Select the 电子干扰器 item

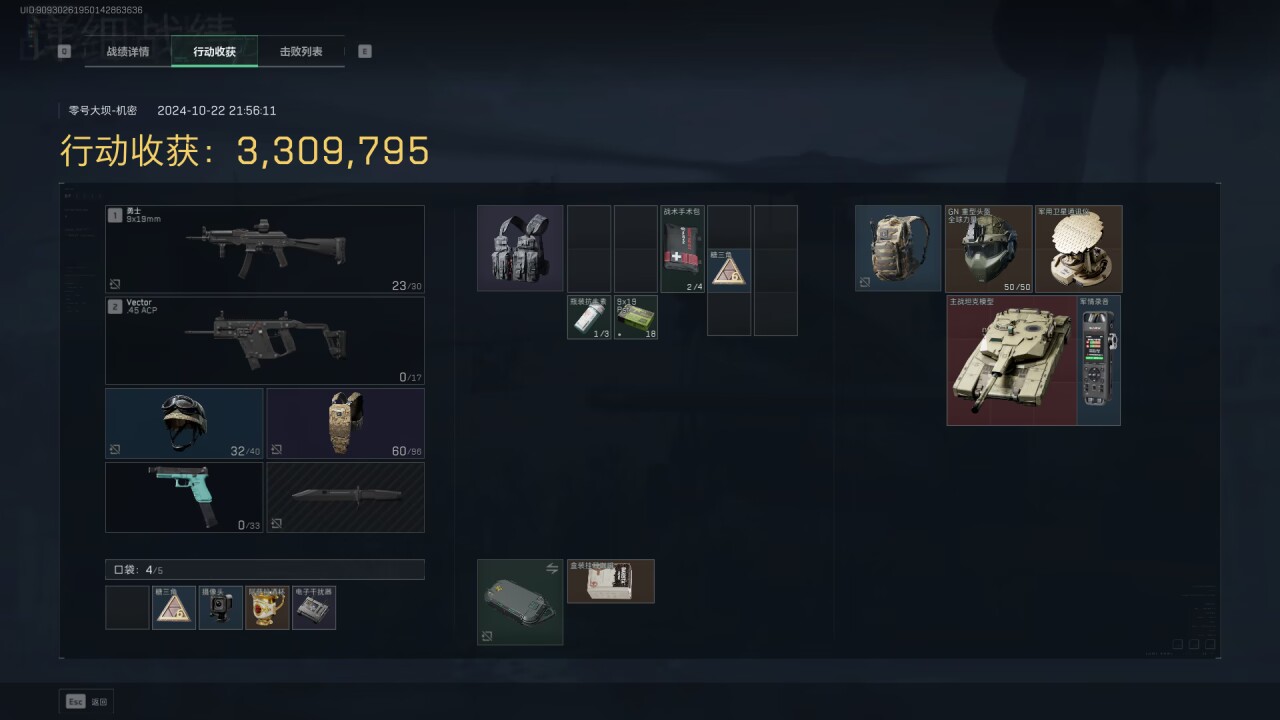314,608
